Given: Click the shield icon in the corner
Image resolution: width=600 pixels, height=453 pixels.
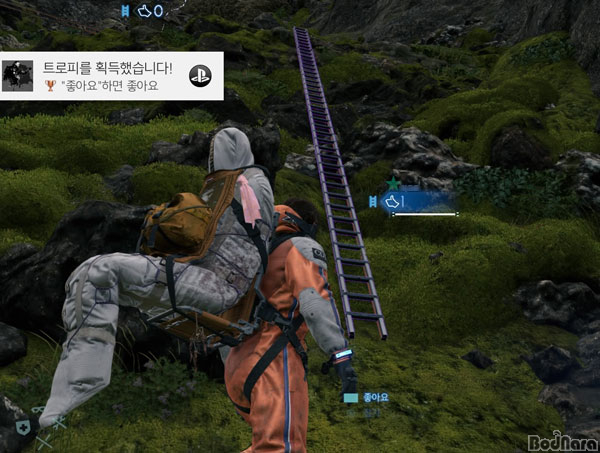Looking at the screenshot, I should click(x=22, y=424).
